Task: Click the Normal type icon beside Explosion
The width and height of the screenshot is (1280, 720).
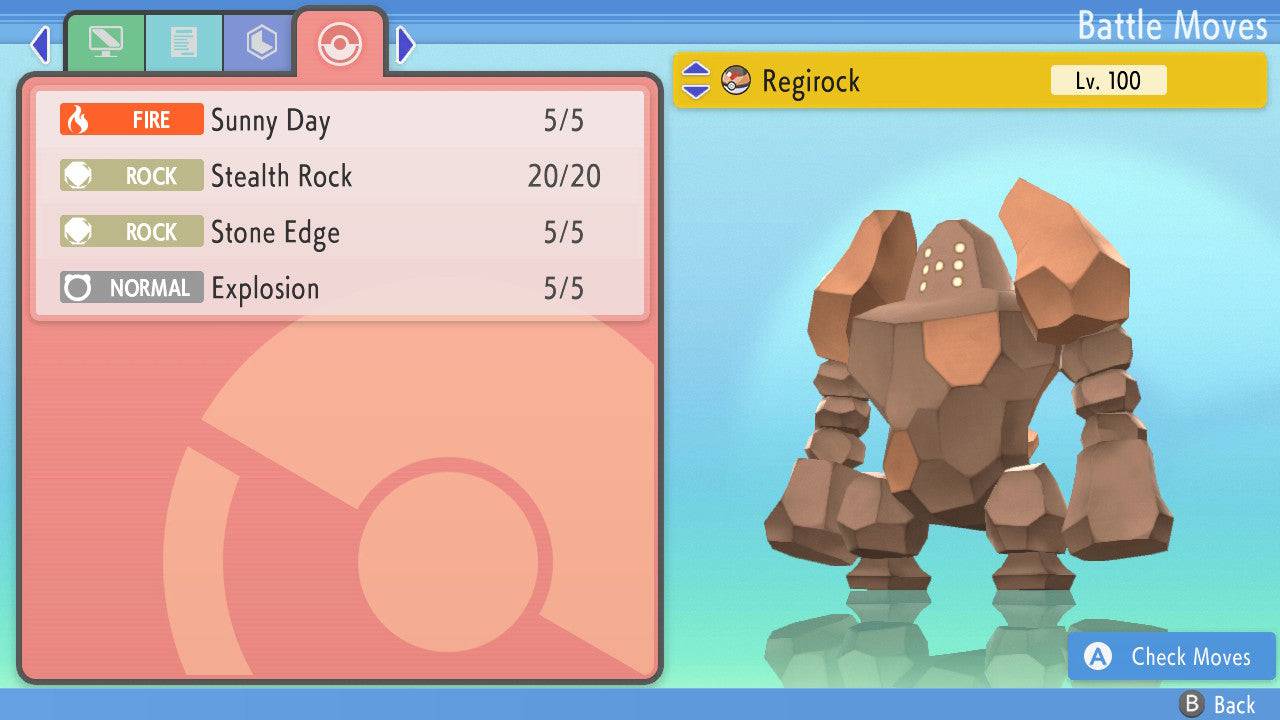Action: coord(131,288)
